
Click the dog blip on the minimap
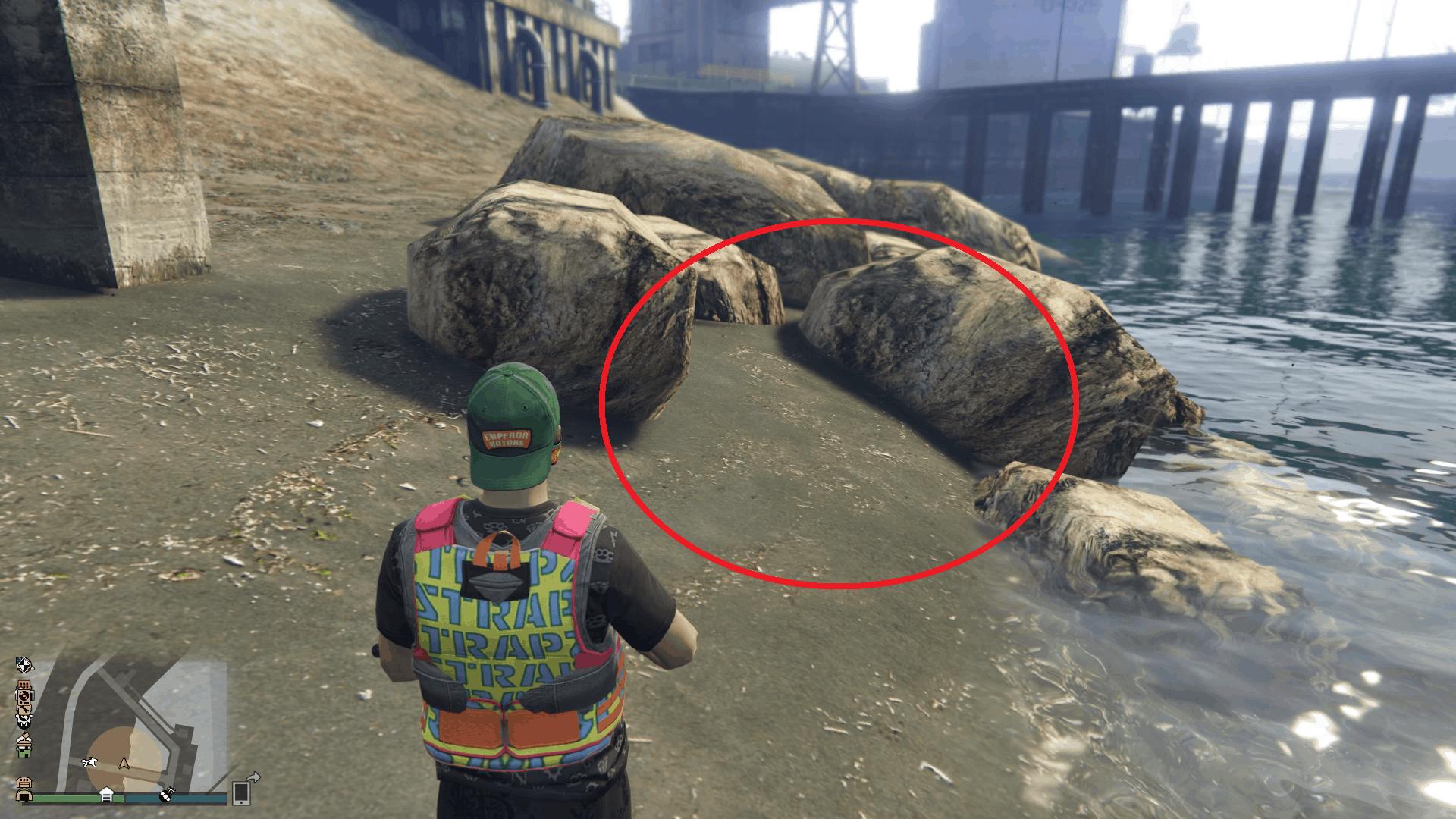90,763
